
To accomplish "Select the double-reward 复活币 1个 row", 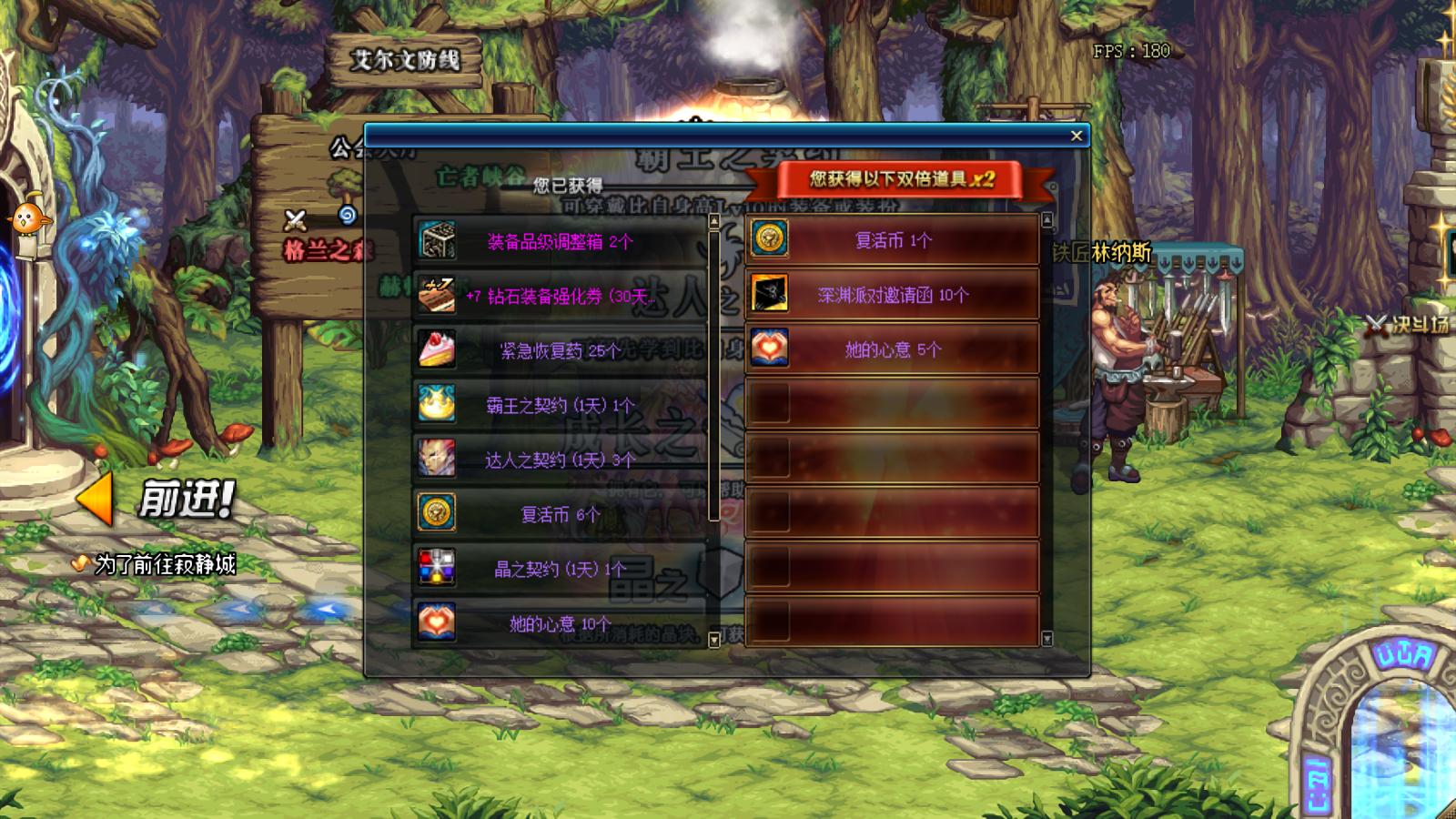I will (x=892, y=240).
